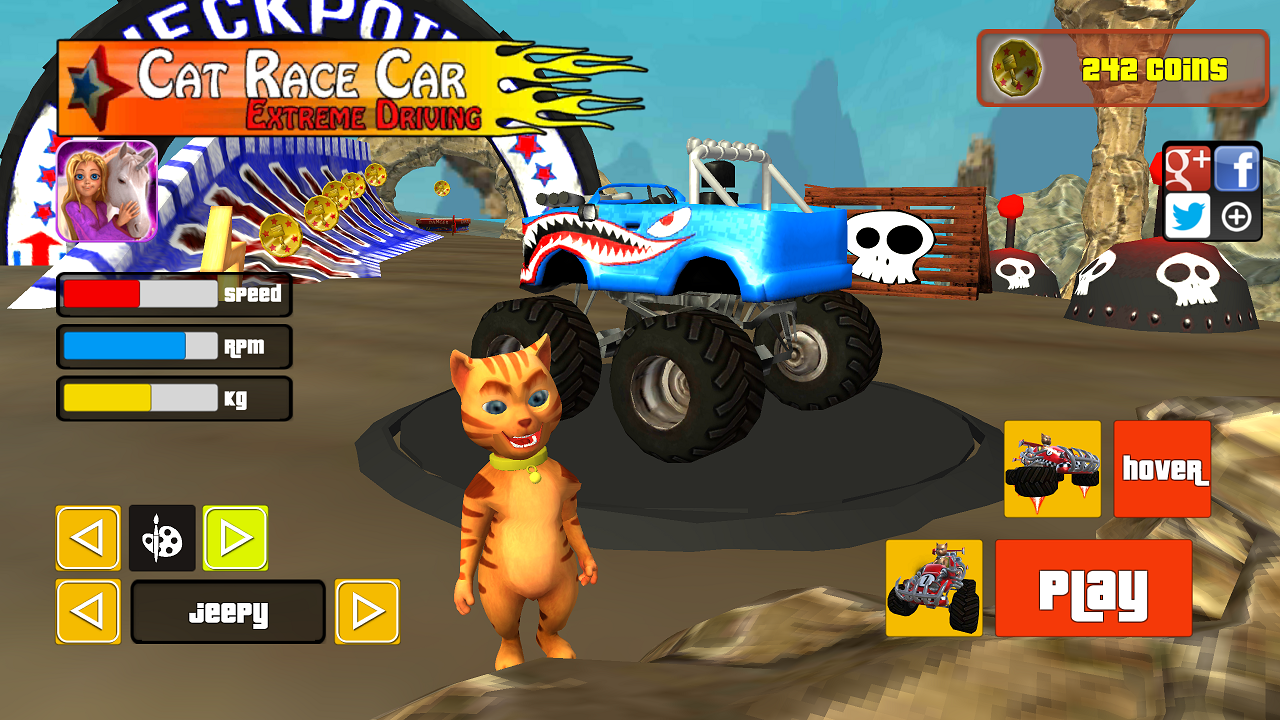Click the plus icon below Facebook
The width and height of the screenshot is (1280, 720).
click(x=1237, y=217)
